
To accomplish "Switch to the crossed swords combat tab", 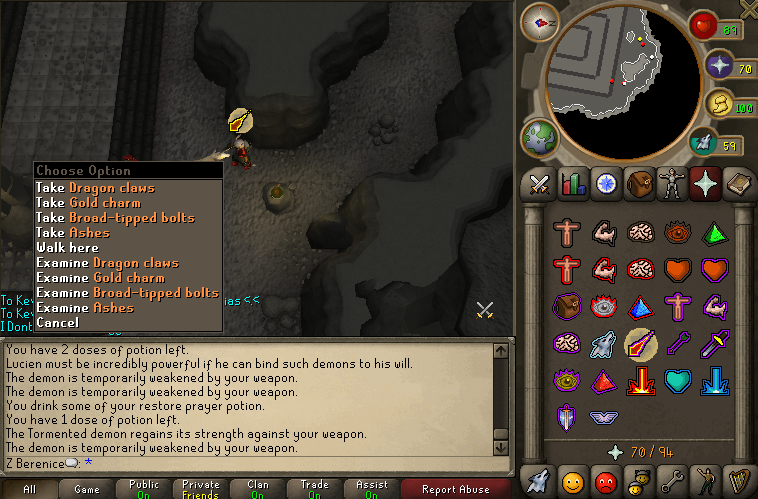I will (x=540, y=184).
